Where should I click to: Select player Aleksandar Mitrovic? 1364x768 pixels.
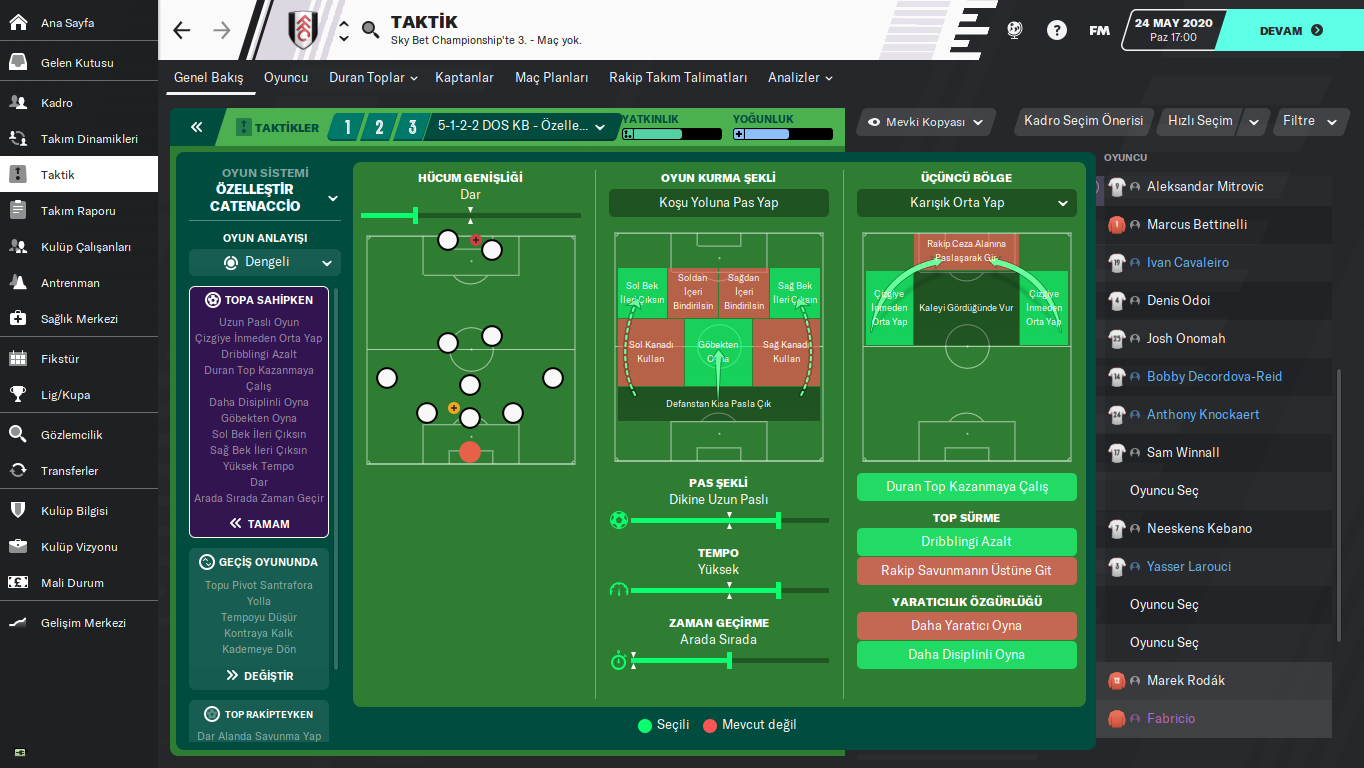[1205, 187]
